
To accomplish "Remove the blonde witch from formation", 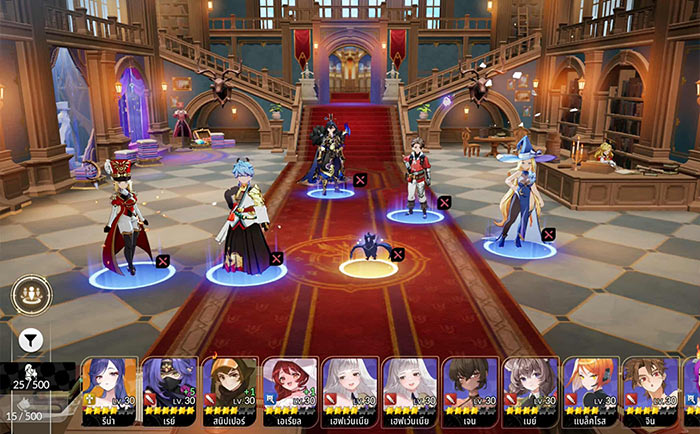I will [x=548, y=234].
